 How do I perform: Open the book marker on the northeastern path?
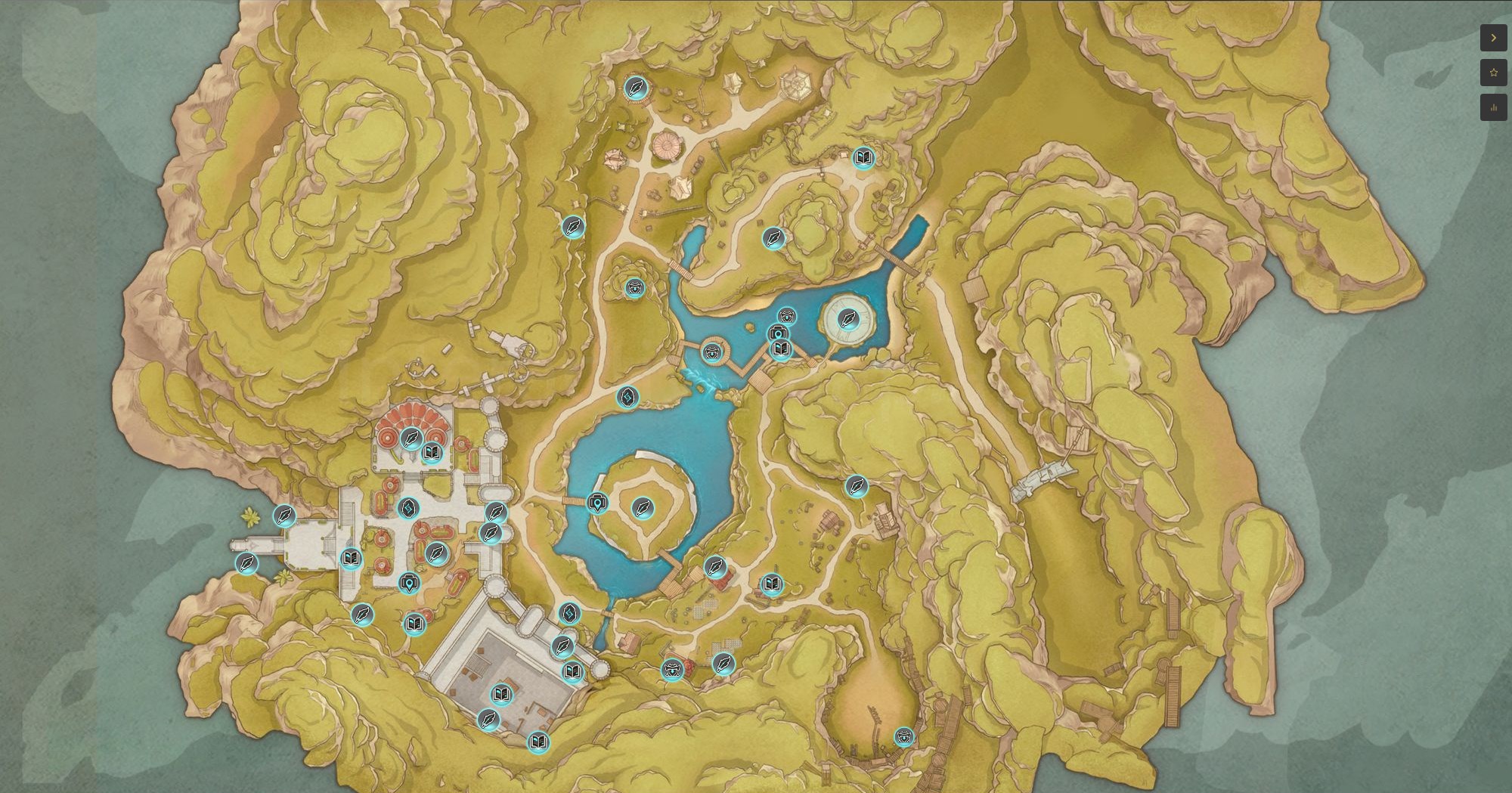(x=863, y=156)
